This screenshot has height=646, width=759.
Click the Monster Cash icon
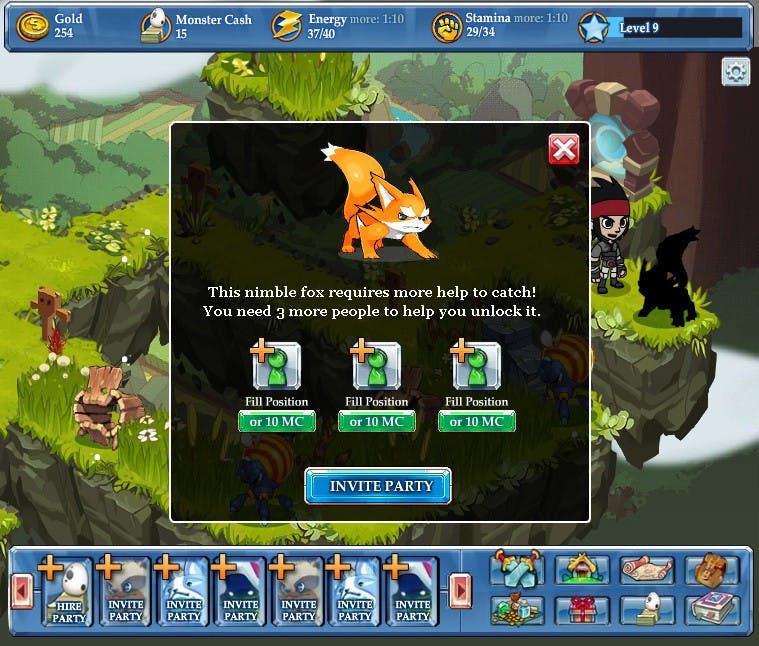click(155, 26)
